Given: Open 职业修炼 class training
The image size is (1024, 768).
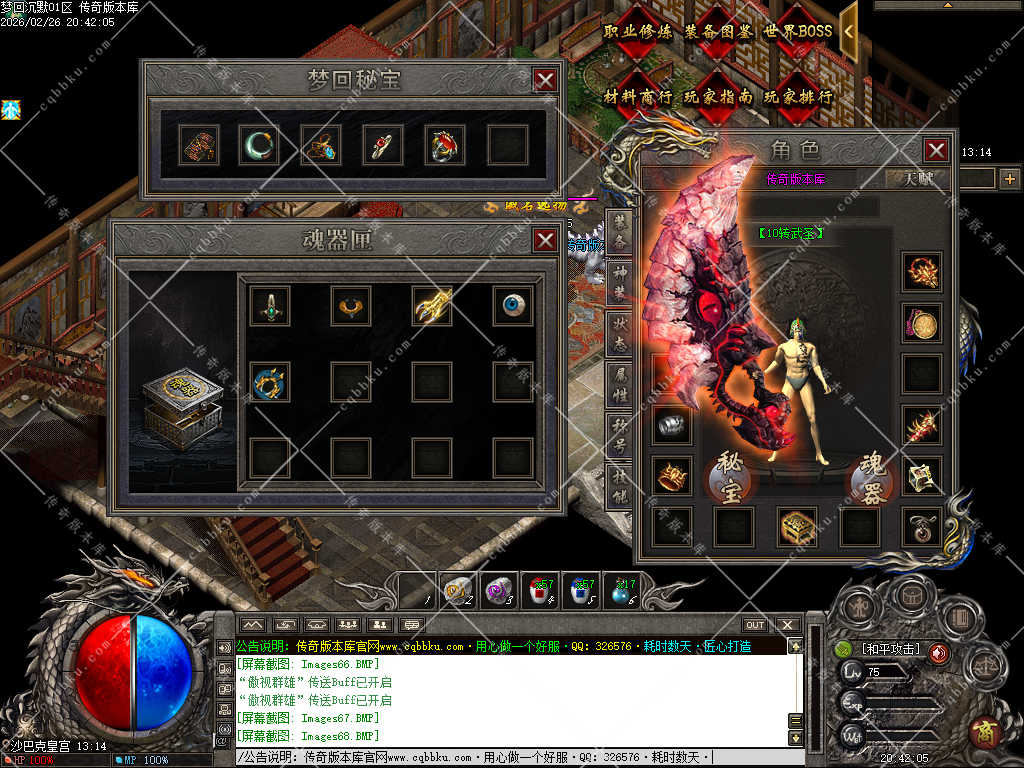Looking at the screenshot, I should [639, 32].
